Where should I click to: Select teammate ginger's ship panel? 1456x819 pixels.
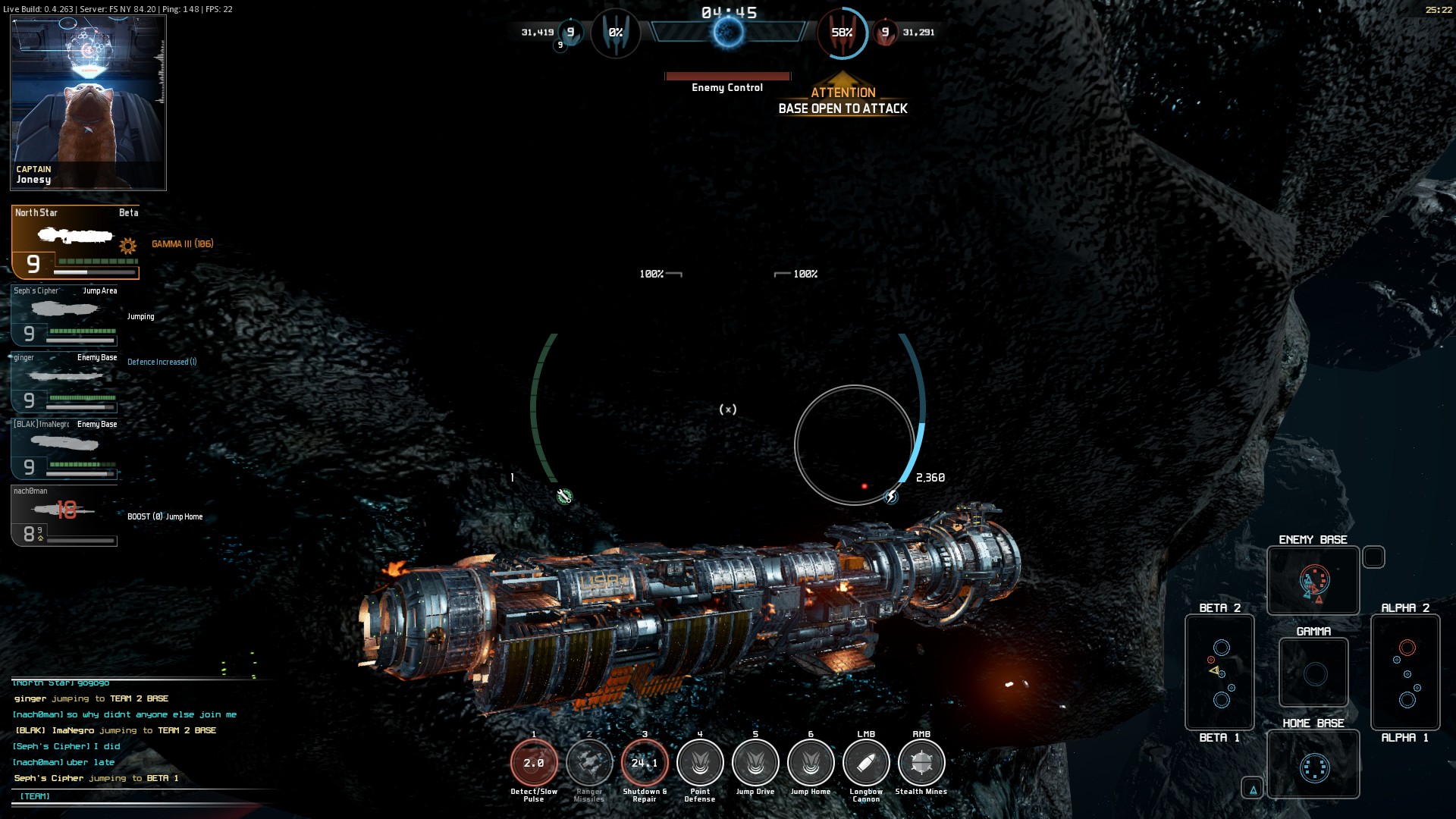coord(65,382)
